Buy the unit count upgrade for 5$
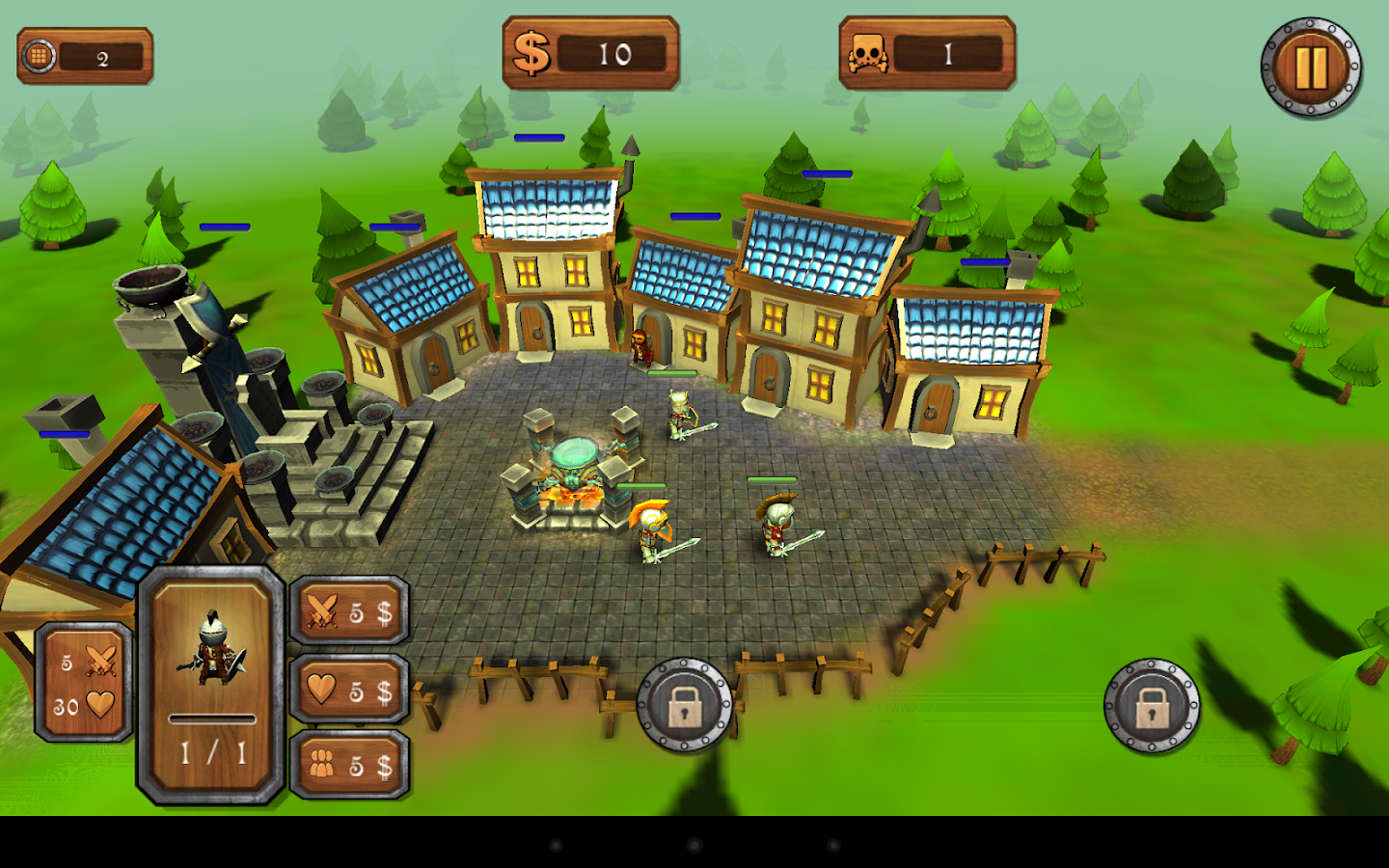Screen dimensions: 1389x868 tap(349, 765)
